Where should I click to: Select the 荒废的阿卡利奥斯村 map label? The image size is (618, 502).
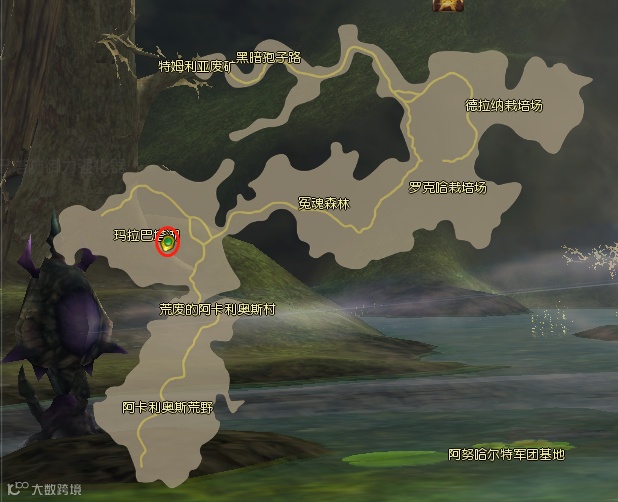[x=217, y=310]
